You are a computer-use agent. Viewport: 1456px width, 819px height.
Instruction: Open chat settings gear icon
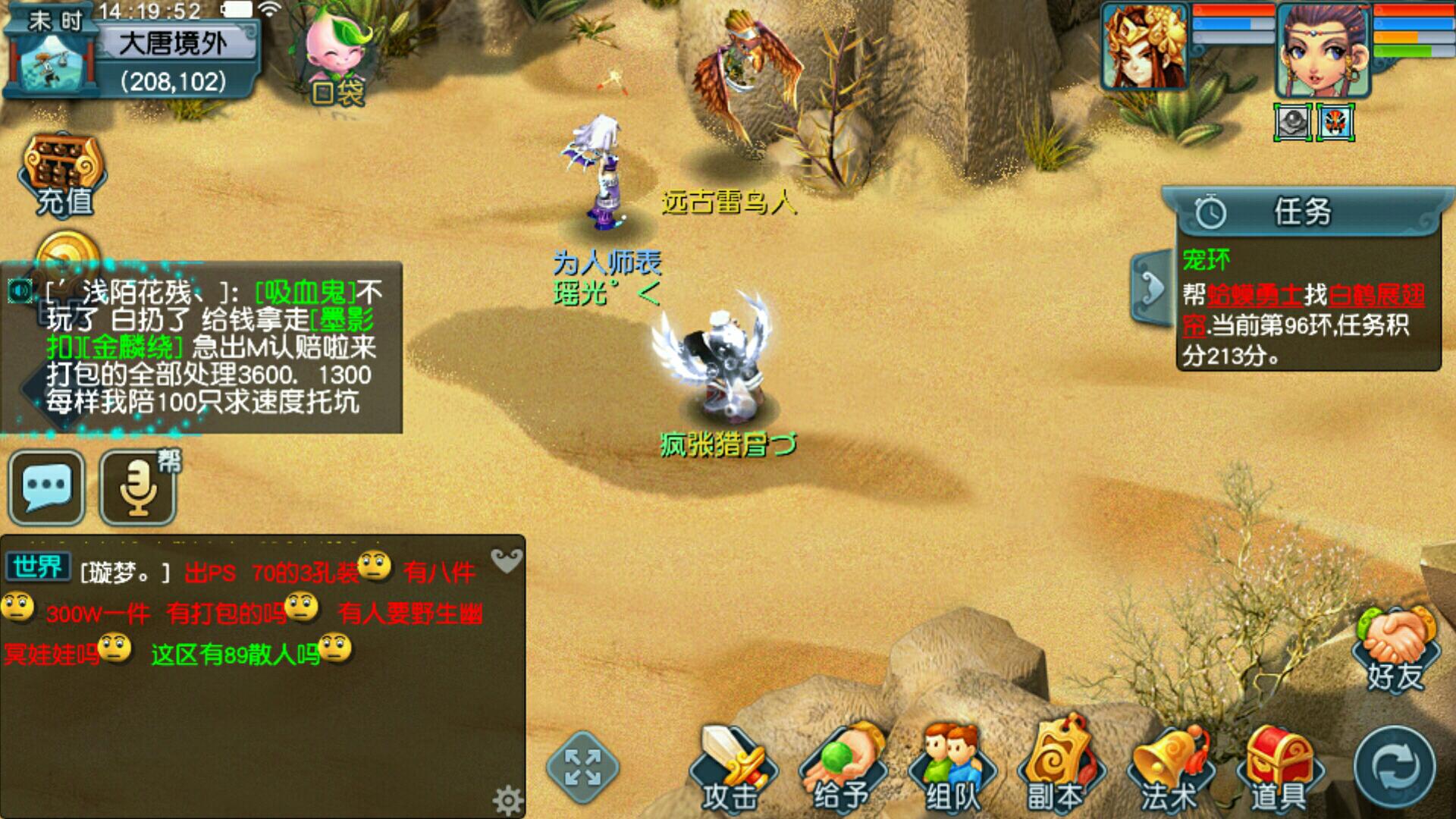[507, 799]
